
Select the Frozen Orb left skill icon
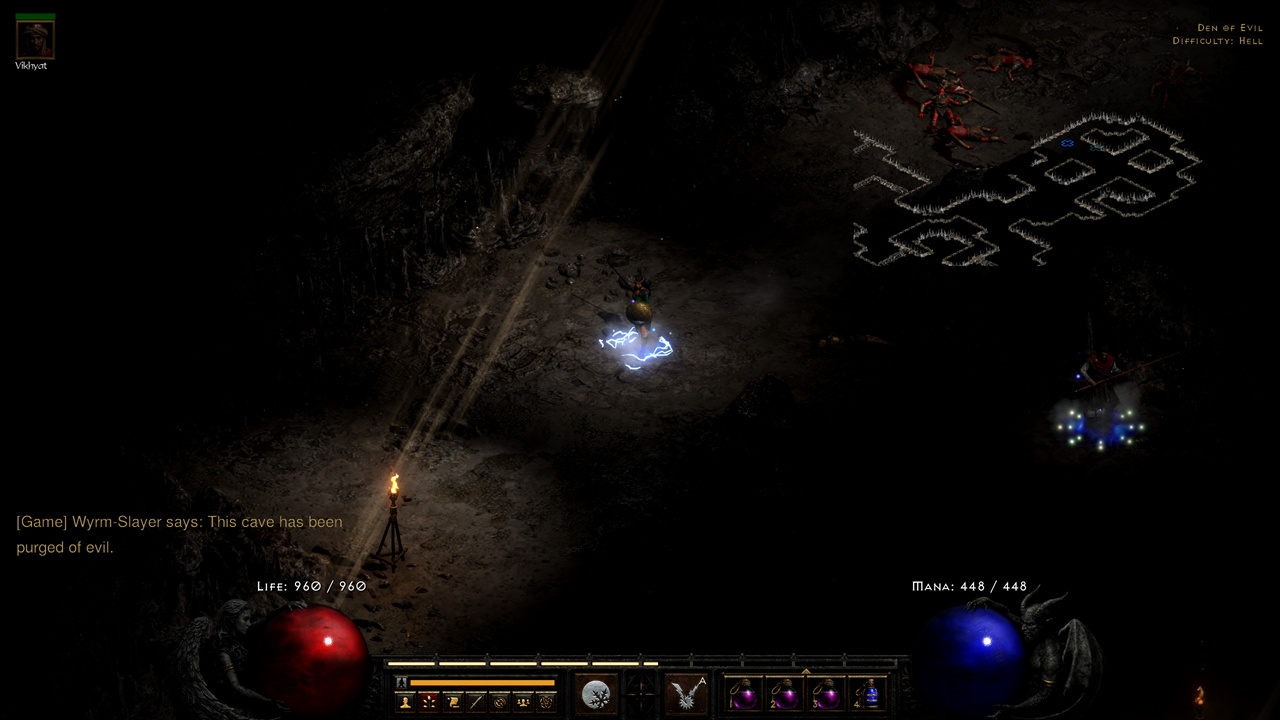coord(596,692)
